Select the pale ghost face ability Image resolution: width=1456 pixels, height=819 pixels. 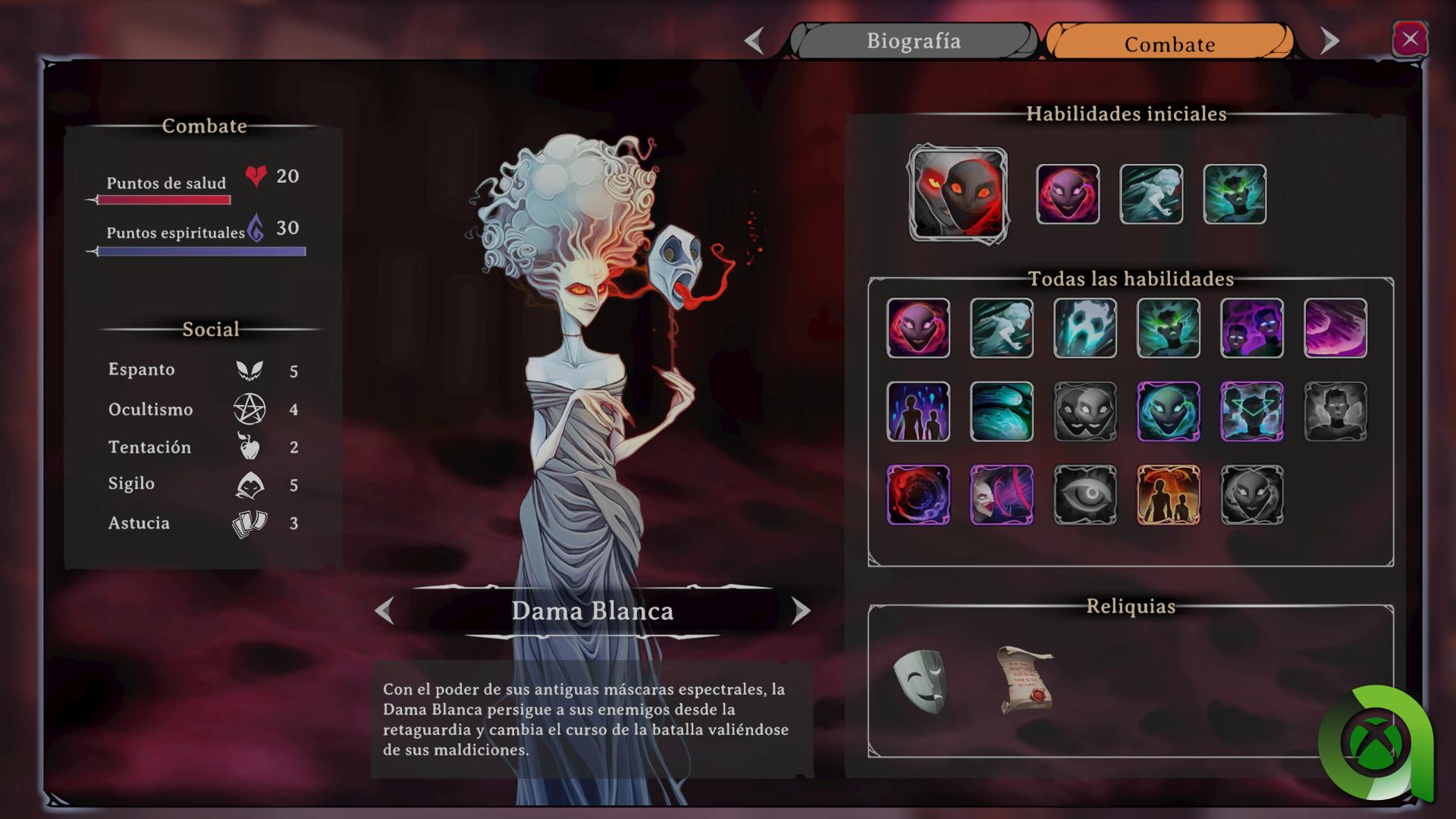(x=1084, y=328)
